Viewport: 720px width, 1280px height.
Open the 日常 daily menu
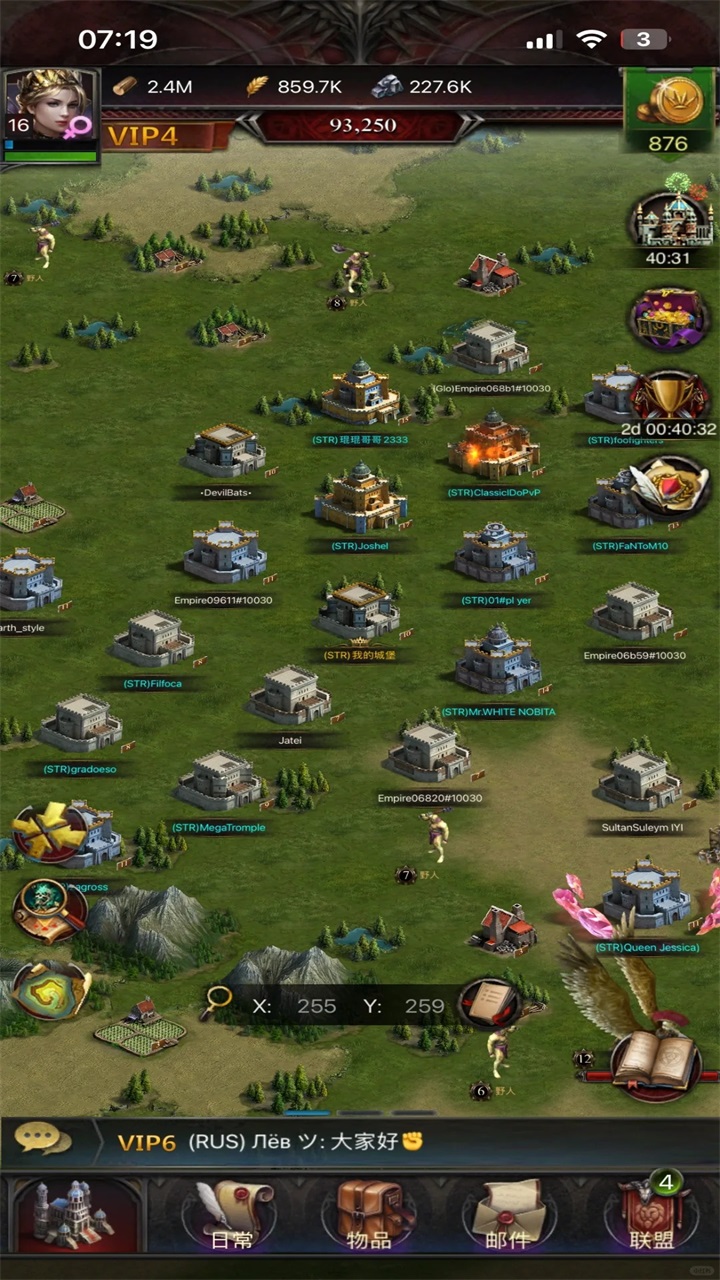click(x=233, y=1217)
